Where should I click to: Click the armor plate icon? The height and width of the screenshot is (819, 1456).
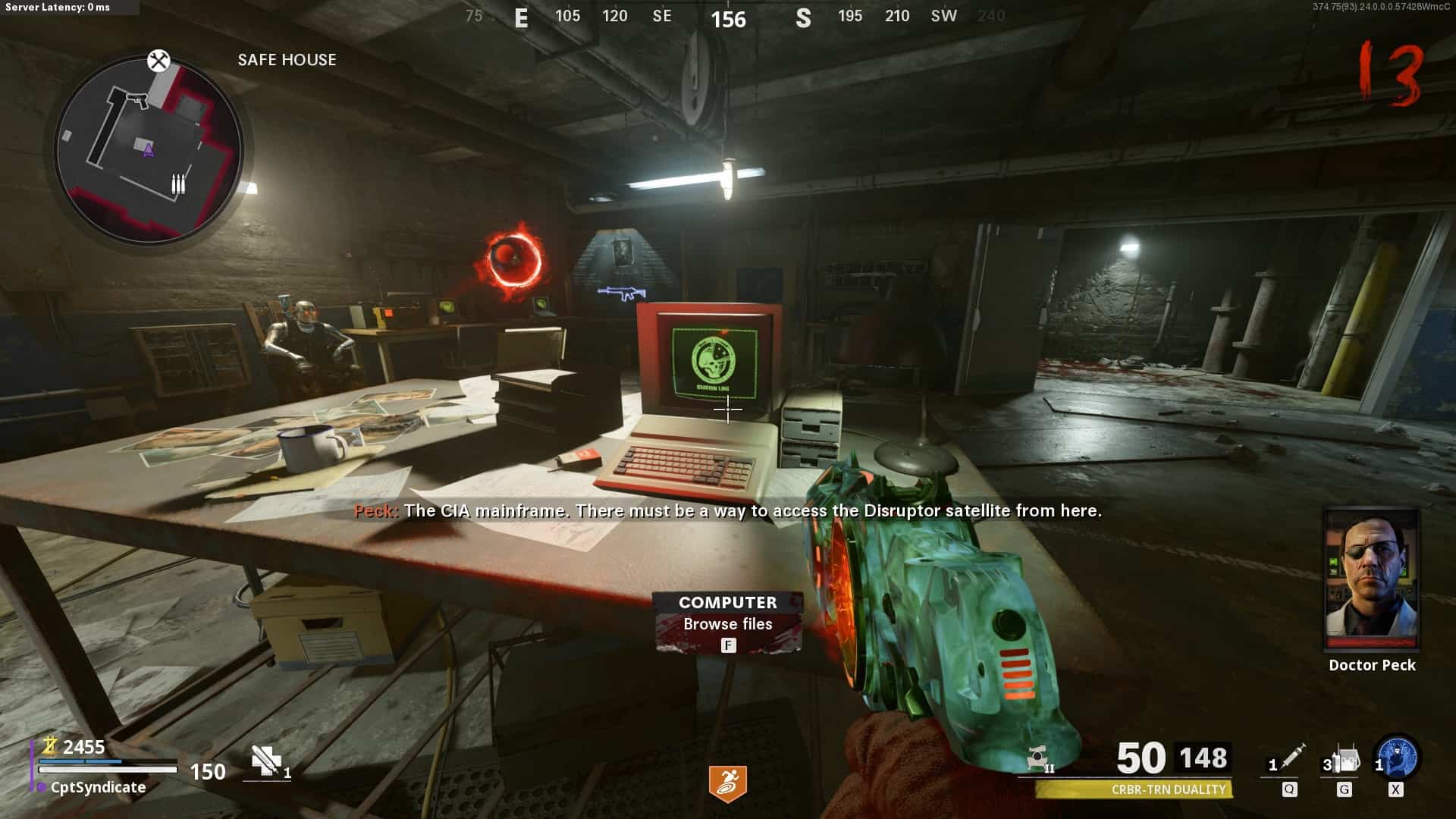(x=265, y=761)
